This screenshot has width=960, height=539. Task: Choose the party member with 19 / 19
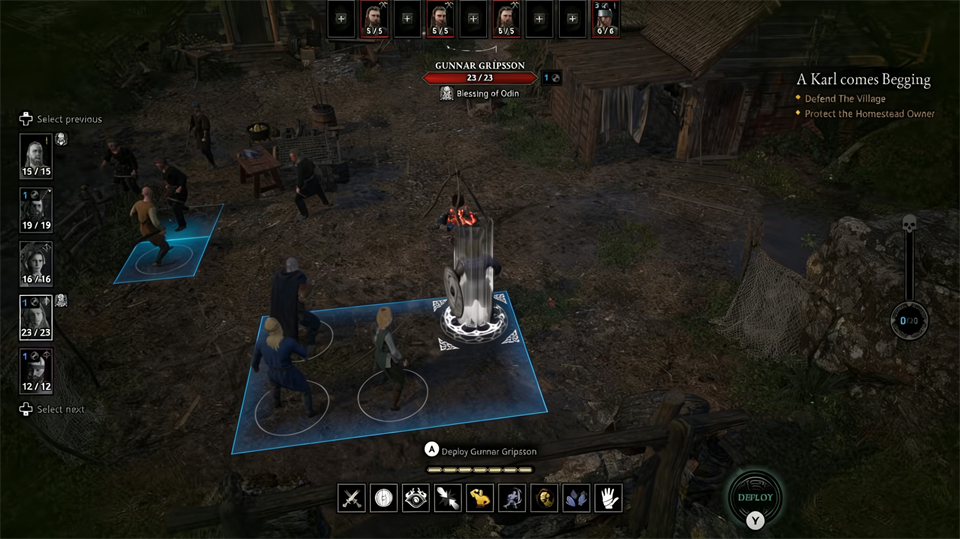tap(36, 208)
